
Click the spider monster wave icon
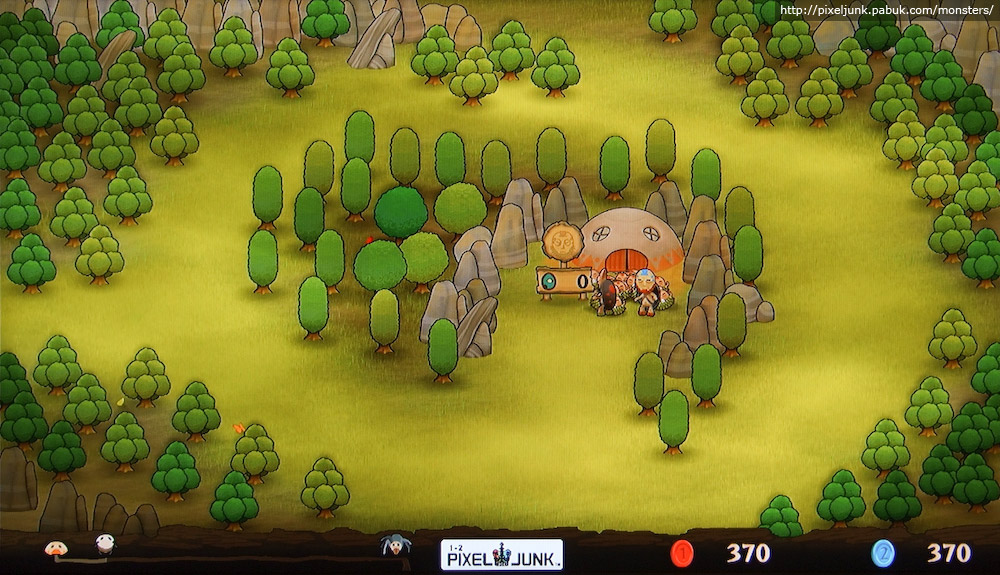396,545
